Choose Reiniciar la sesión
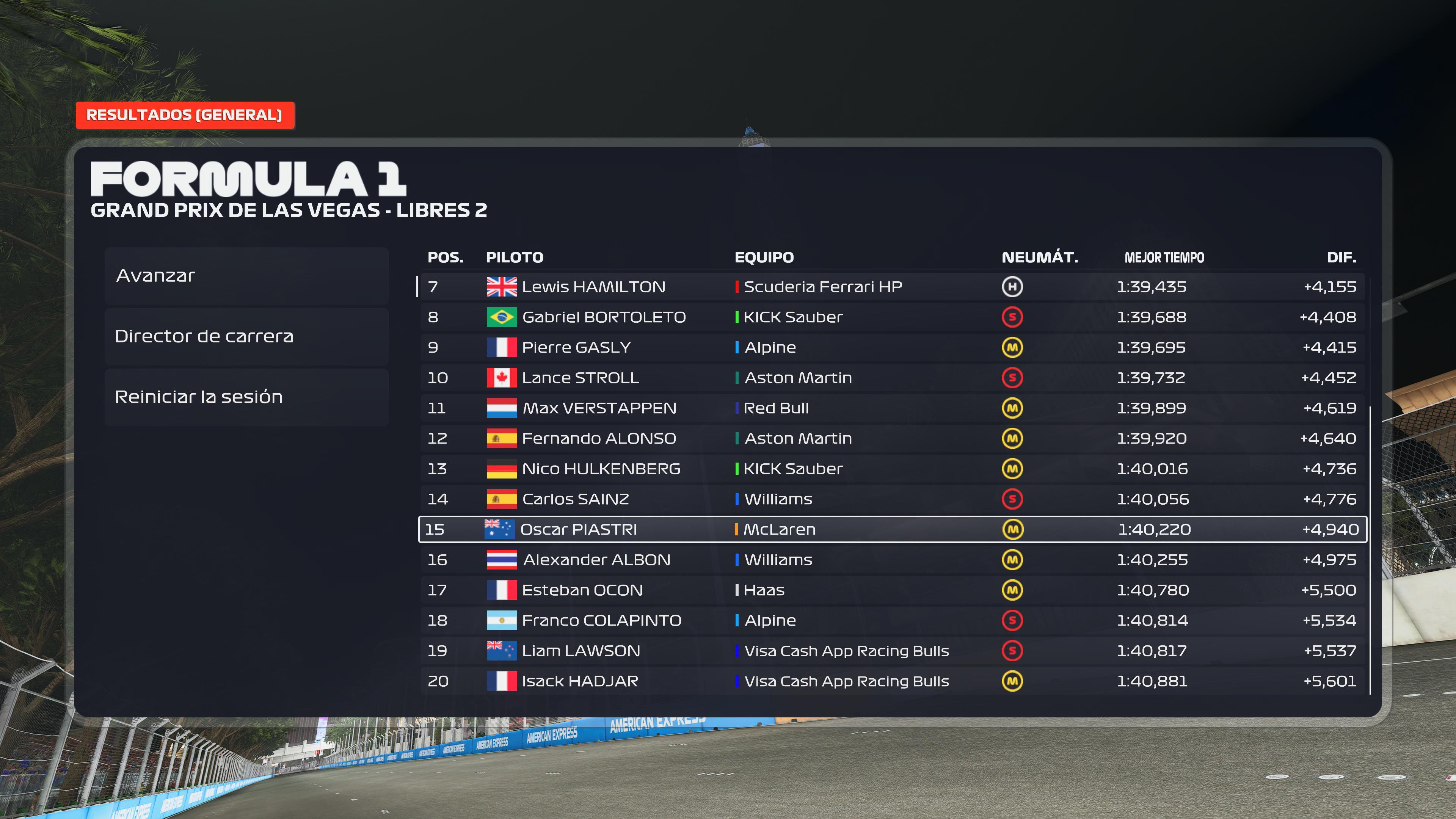Image resolution: width=1456 pixels, height=819 pixels. [246, 397]
